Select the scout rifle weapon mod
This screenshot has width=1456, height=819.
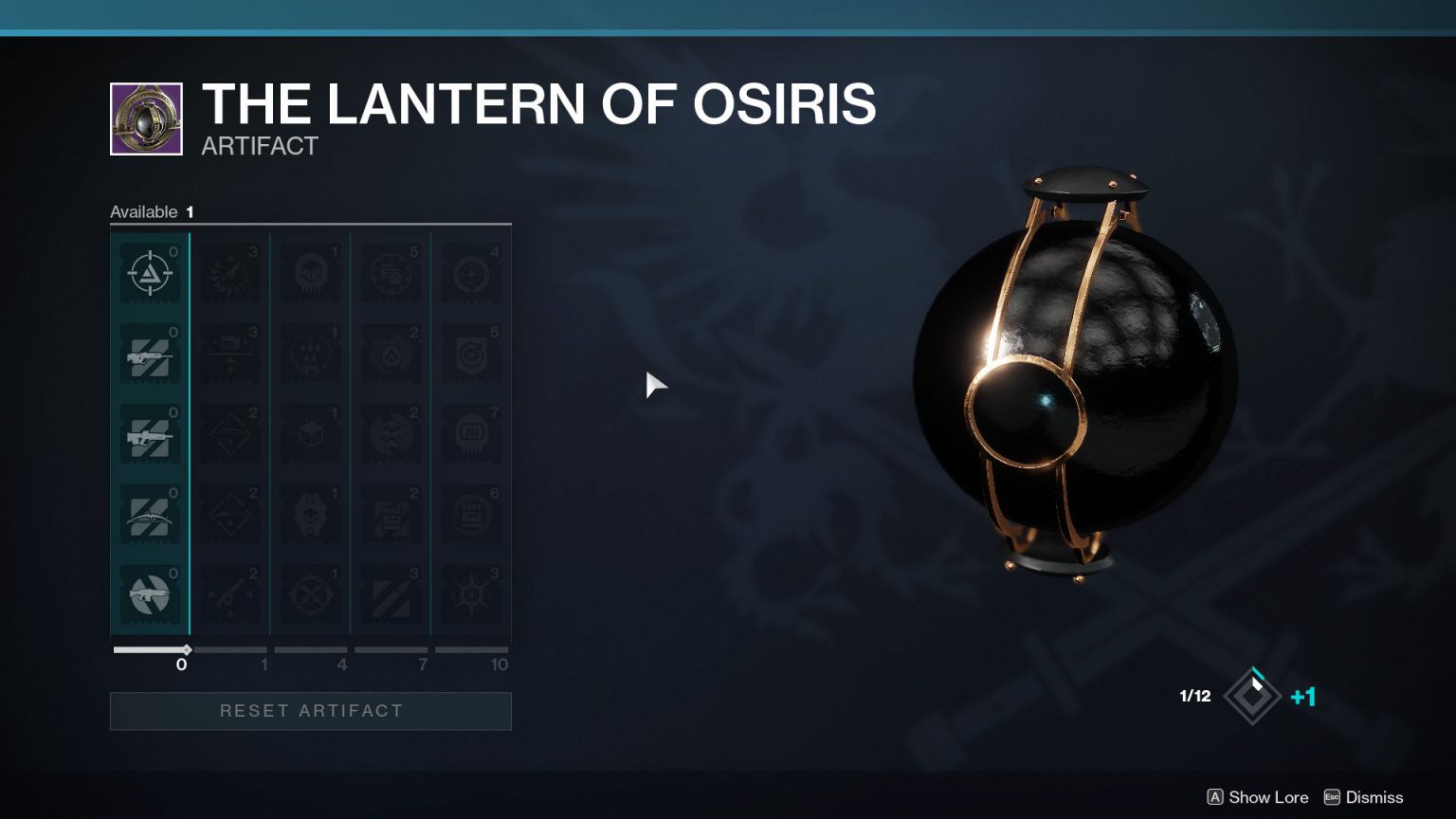pyautogui.click(x=149, y=353)
